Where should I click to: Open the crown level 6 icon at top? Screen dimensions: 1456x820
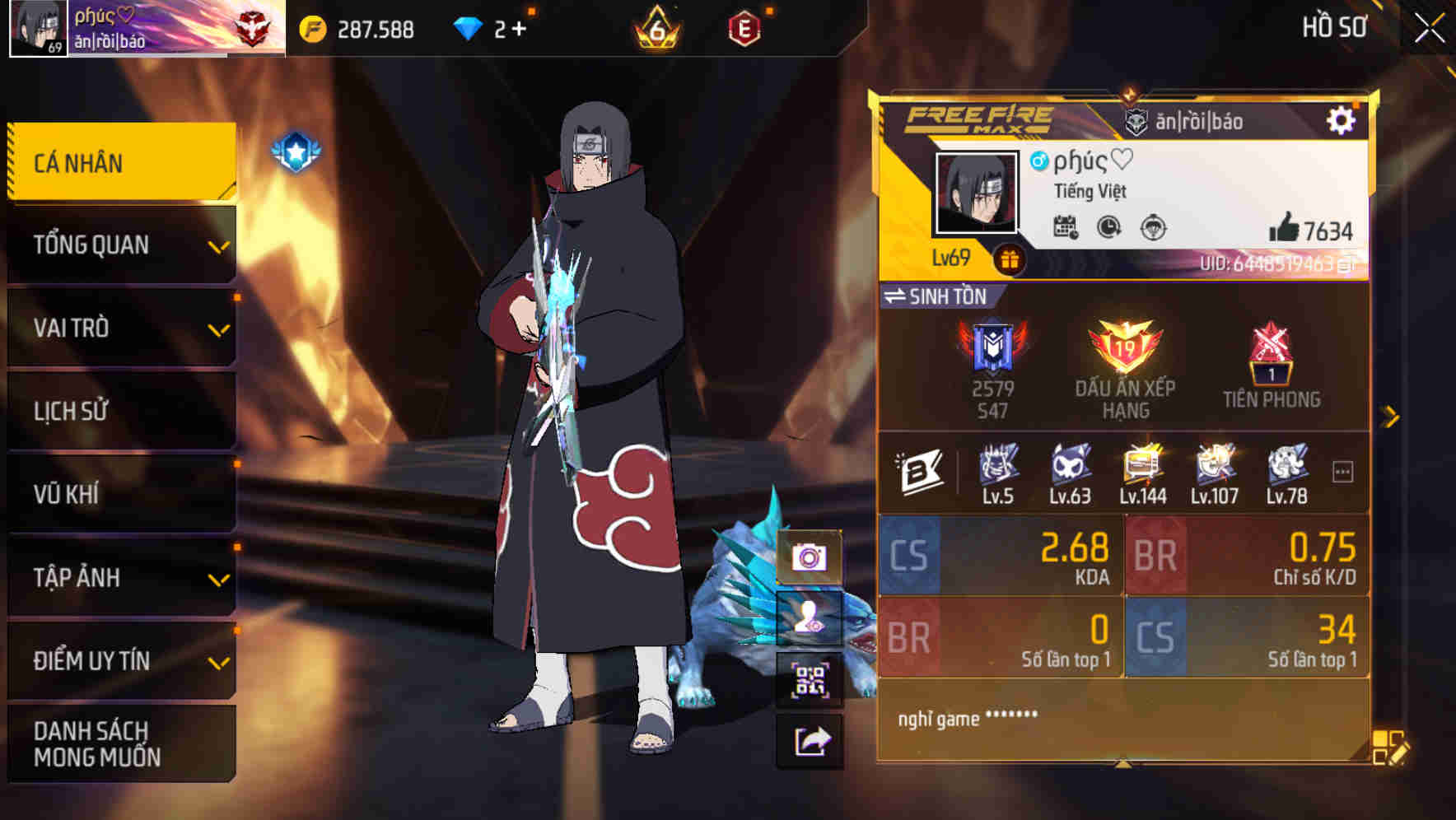tap(655, 26)
